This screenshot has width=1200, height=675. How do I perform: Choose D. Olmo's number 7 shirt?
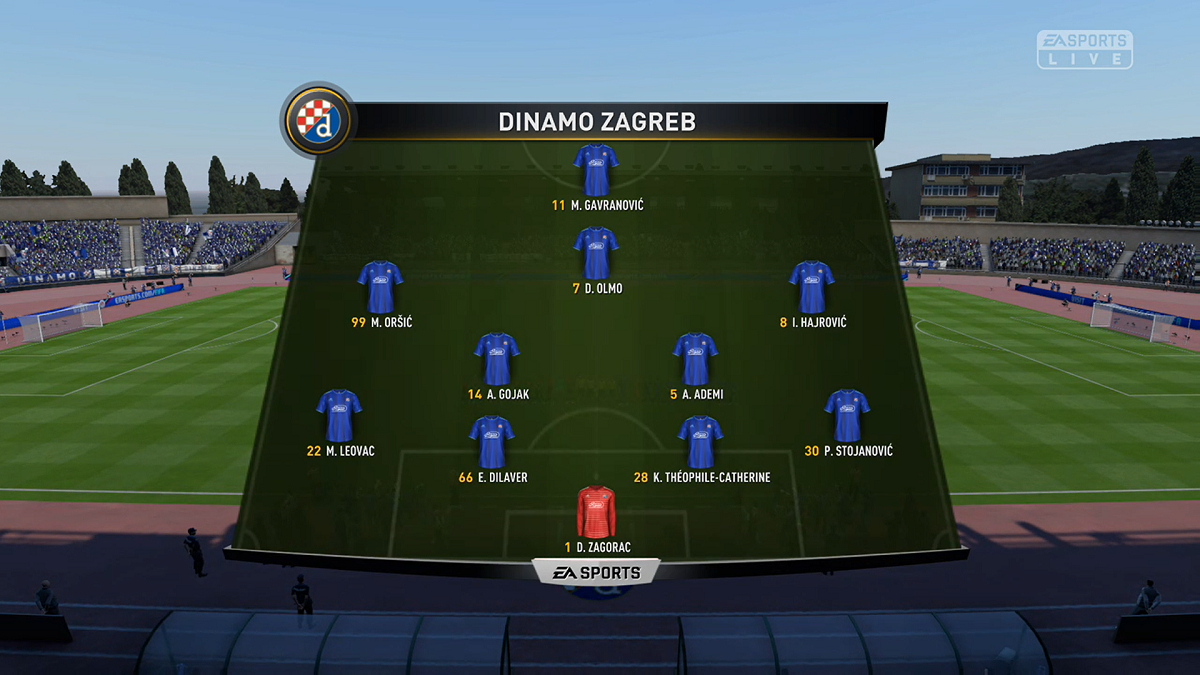595,253
